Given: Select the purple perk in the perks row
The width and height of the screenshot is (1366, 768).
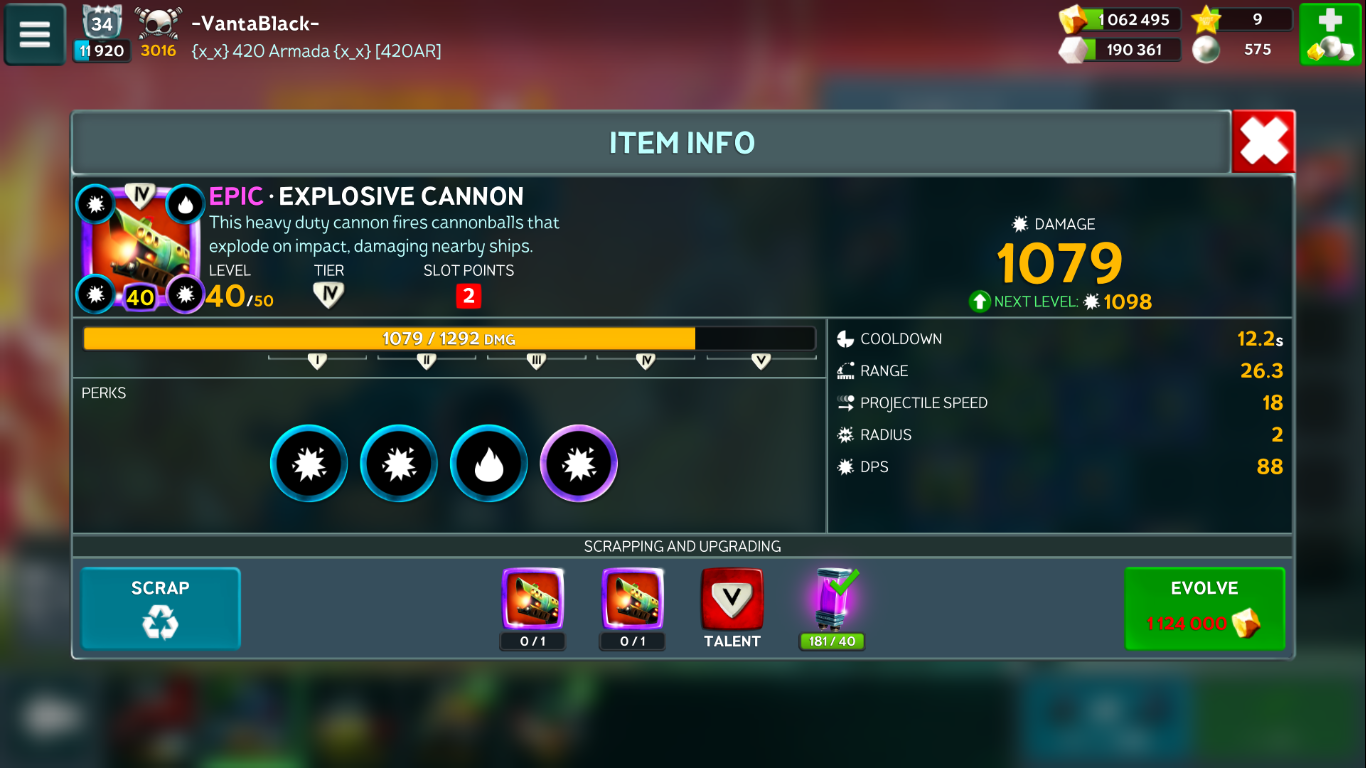Looking at the screenshot, I should point(579,464).
